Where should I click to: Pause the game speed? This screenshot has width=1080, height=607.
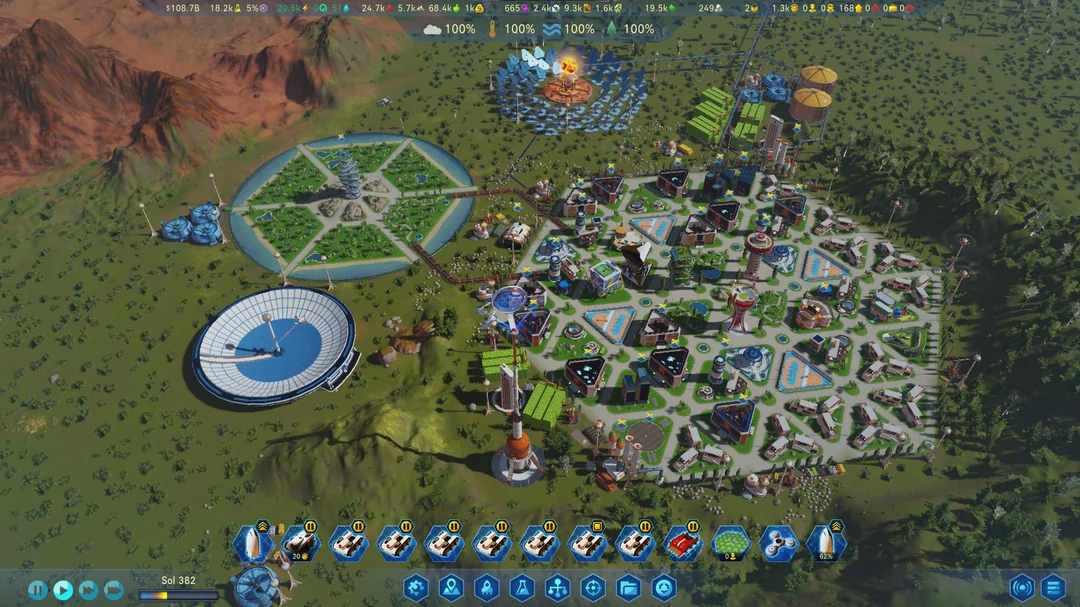click(x=37, y=590)
